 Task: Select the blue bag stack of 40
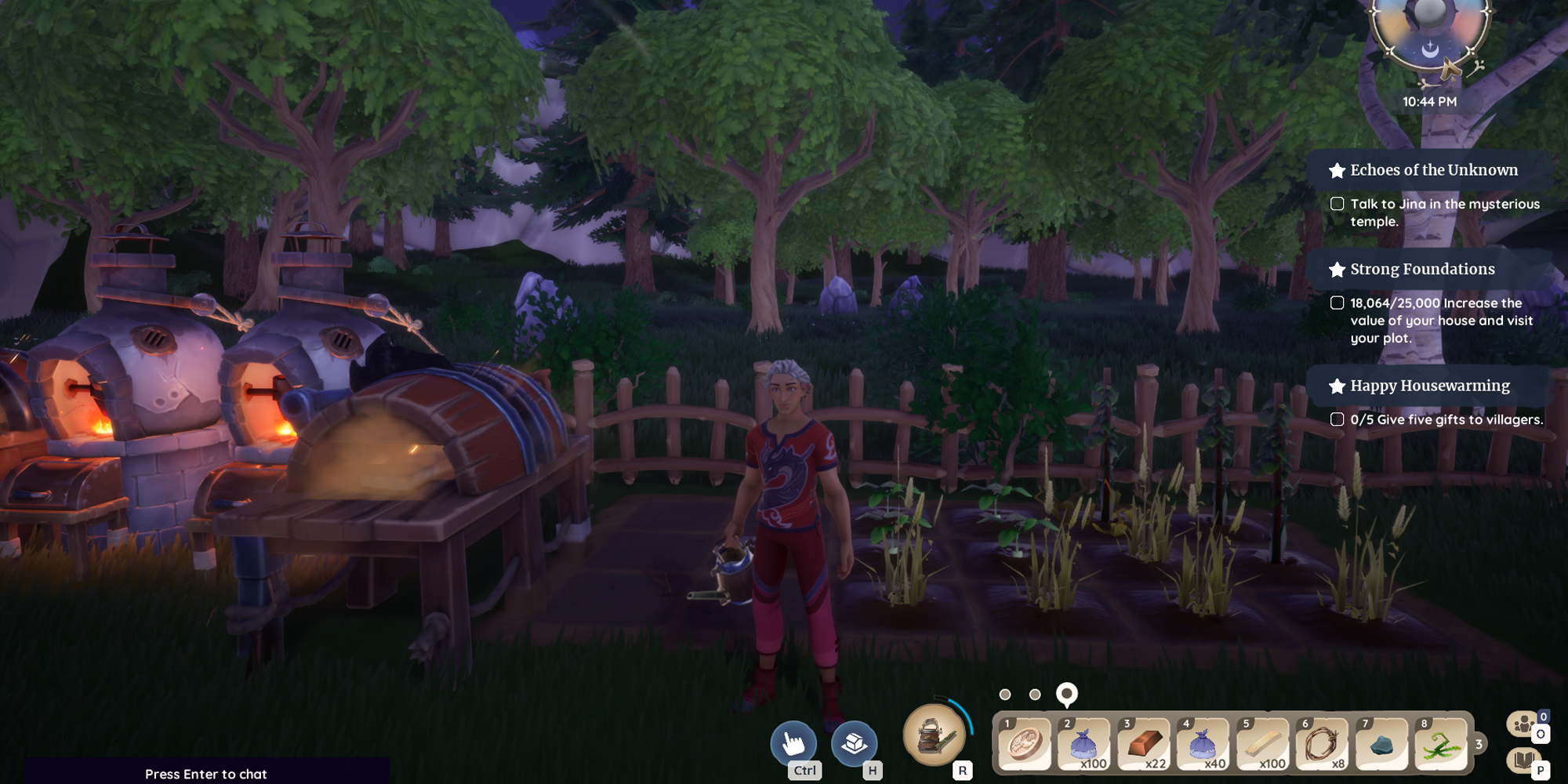click(1203, 743)
